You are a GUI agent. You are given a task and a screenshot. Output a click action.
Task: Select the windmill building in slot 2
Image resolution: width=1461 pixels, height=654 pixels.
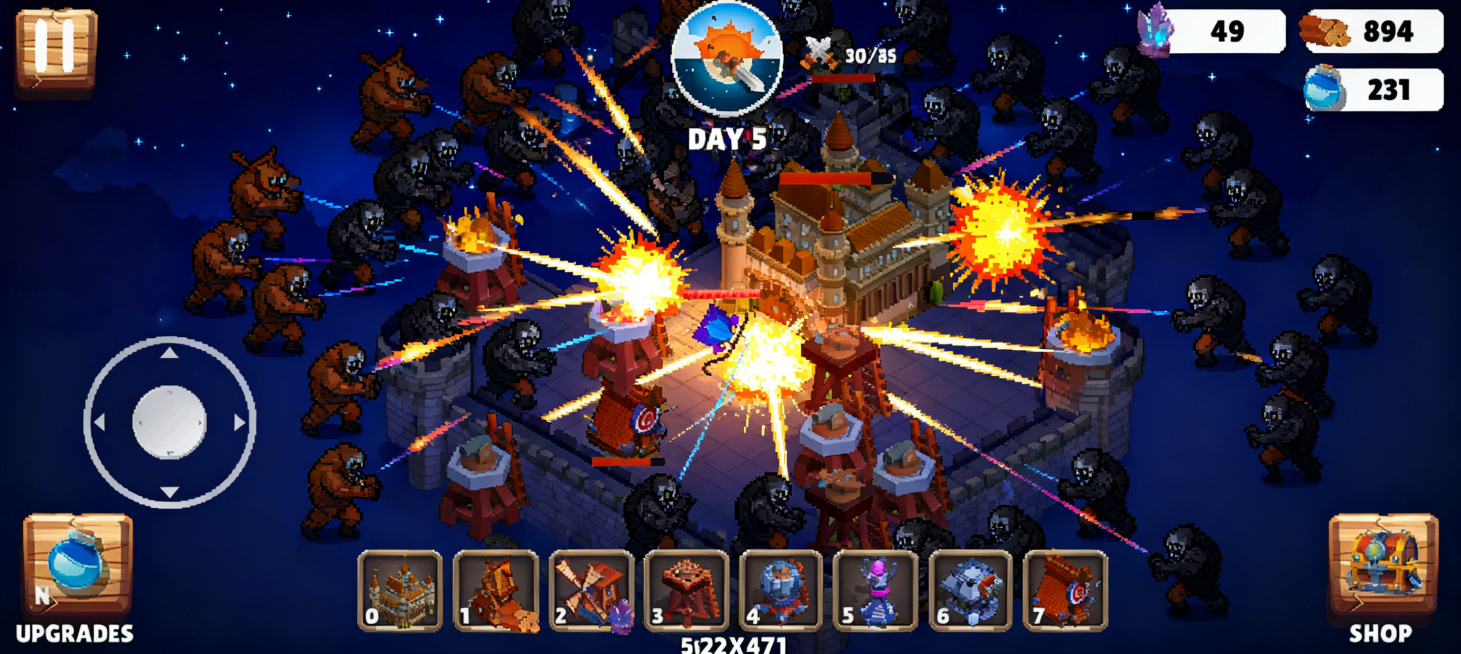click(591, 591)
